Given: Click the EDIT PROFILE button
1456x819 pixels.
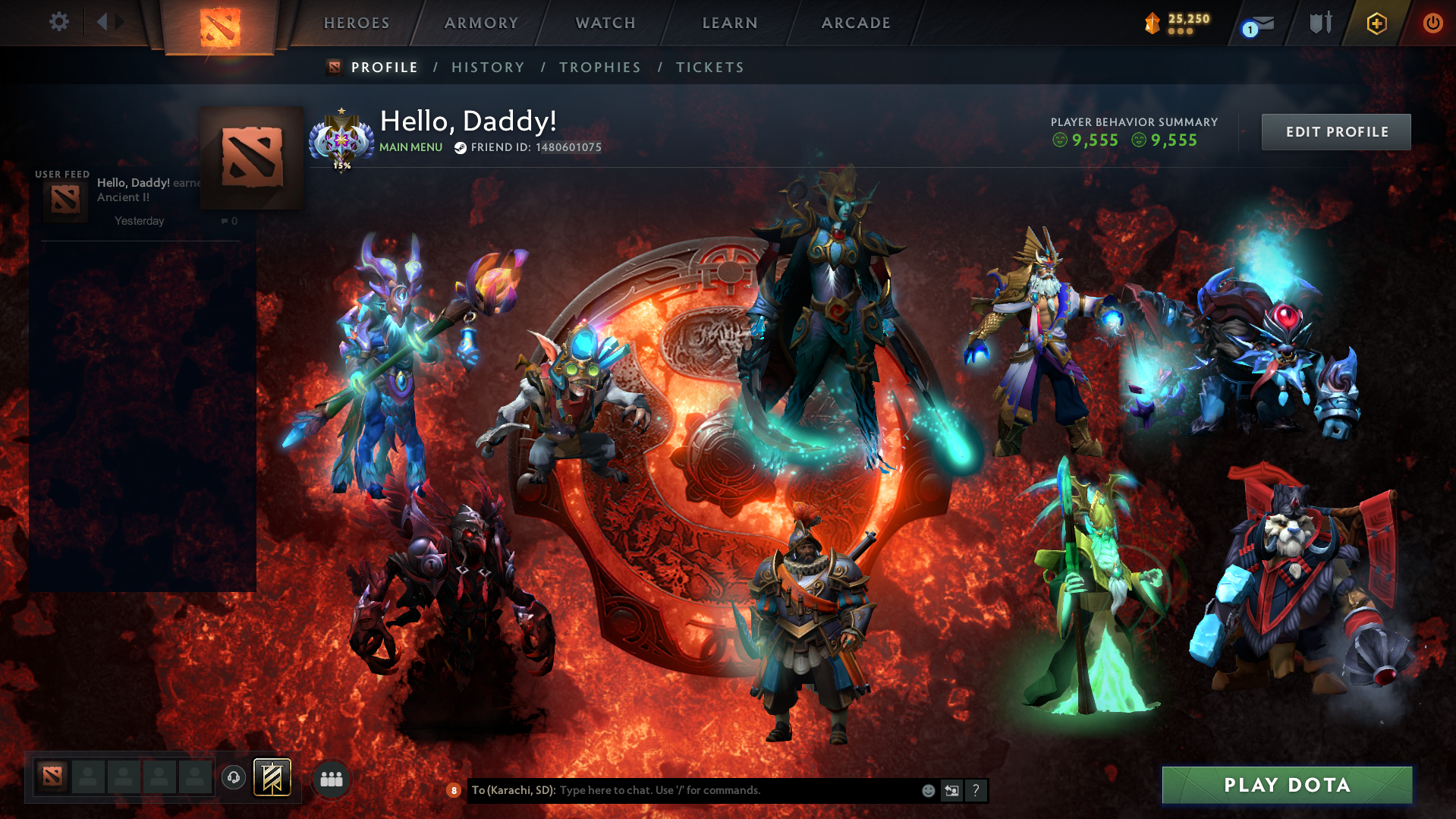Looking at the screenshot, I should coord(1335,131).
